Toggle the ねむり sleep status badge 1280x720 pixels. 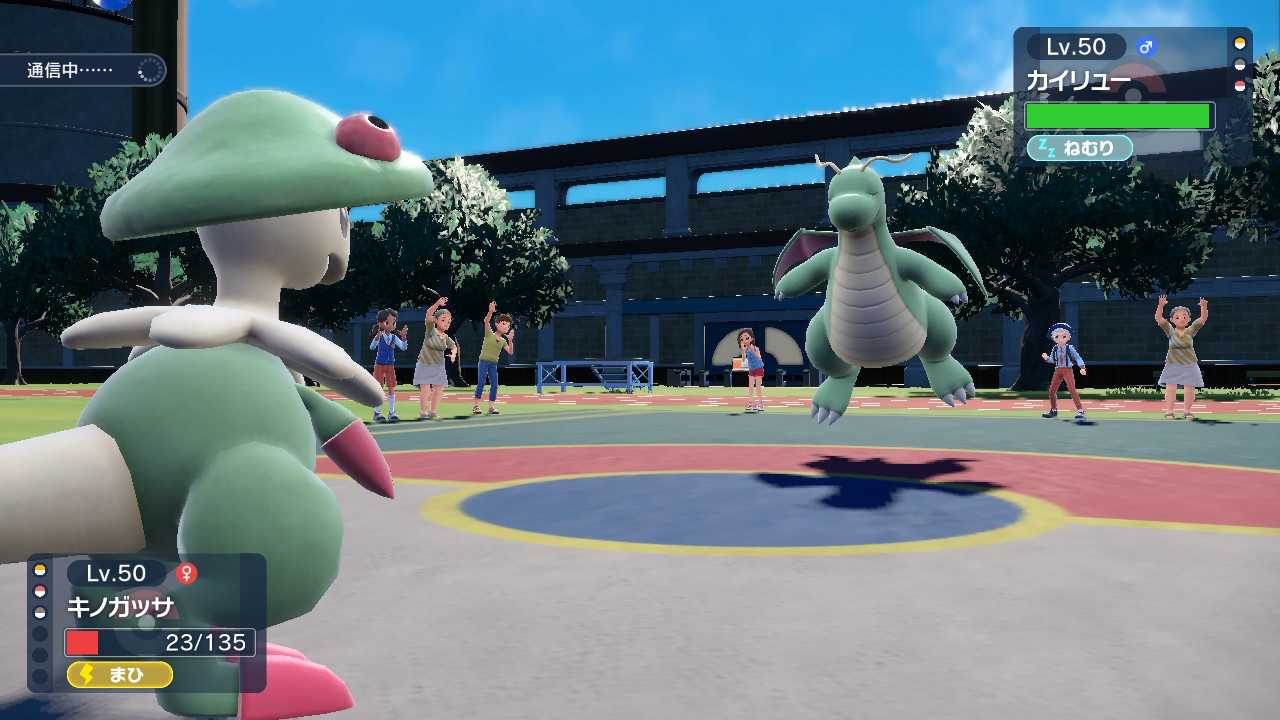[x=1080, y=147]
